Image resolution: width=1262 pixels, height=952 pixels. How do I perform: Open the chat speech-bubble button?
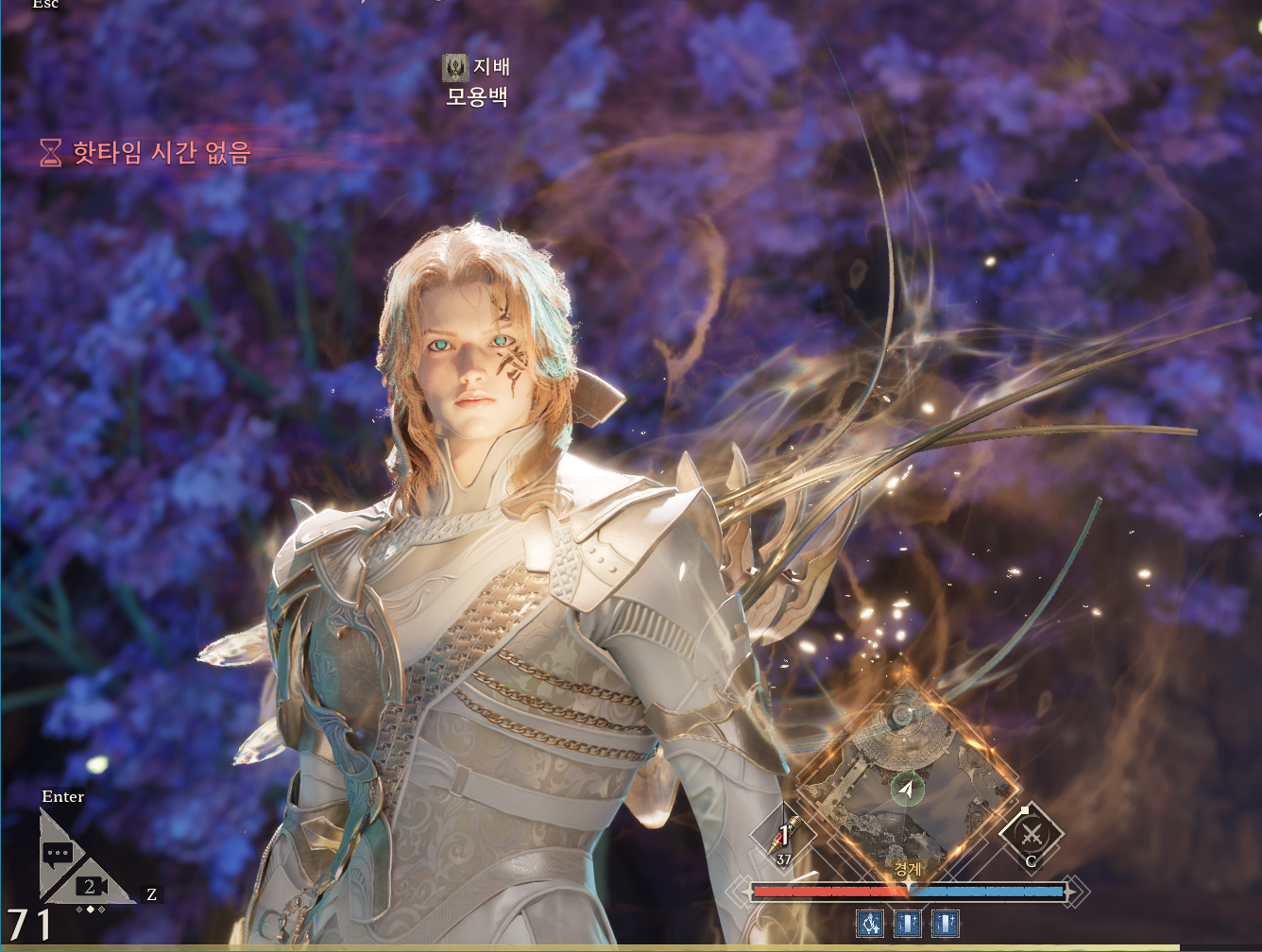[58, 854]
